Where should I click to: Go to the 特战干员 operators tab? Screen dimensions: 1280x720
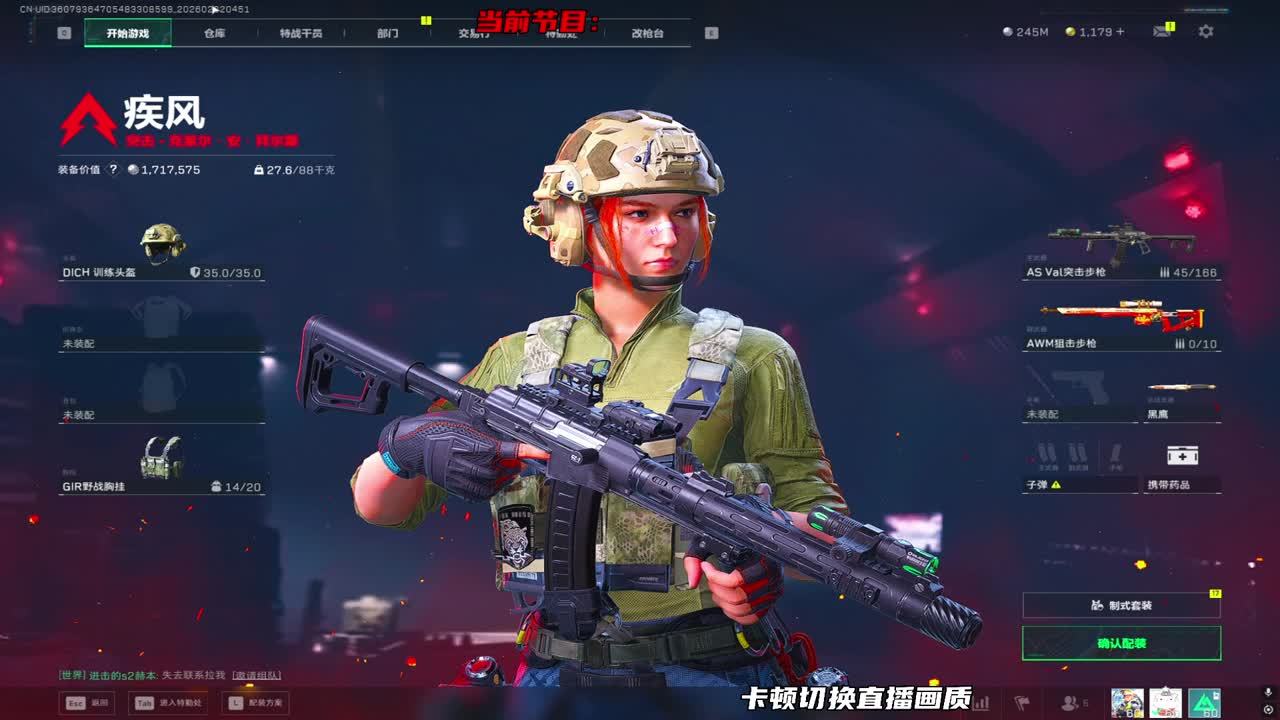pos(301,33)
